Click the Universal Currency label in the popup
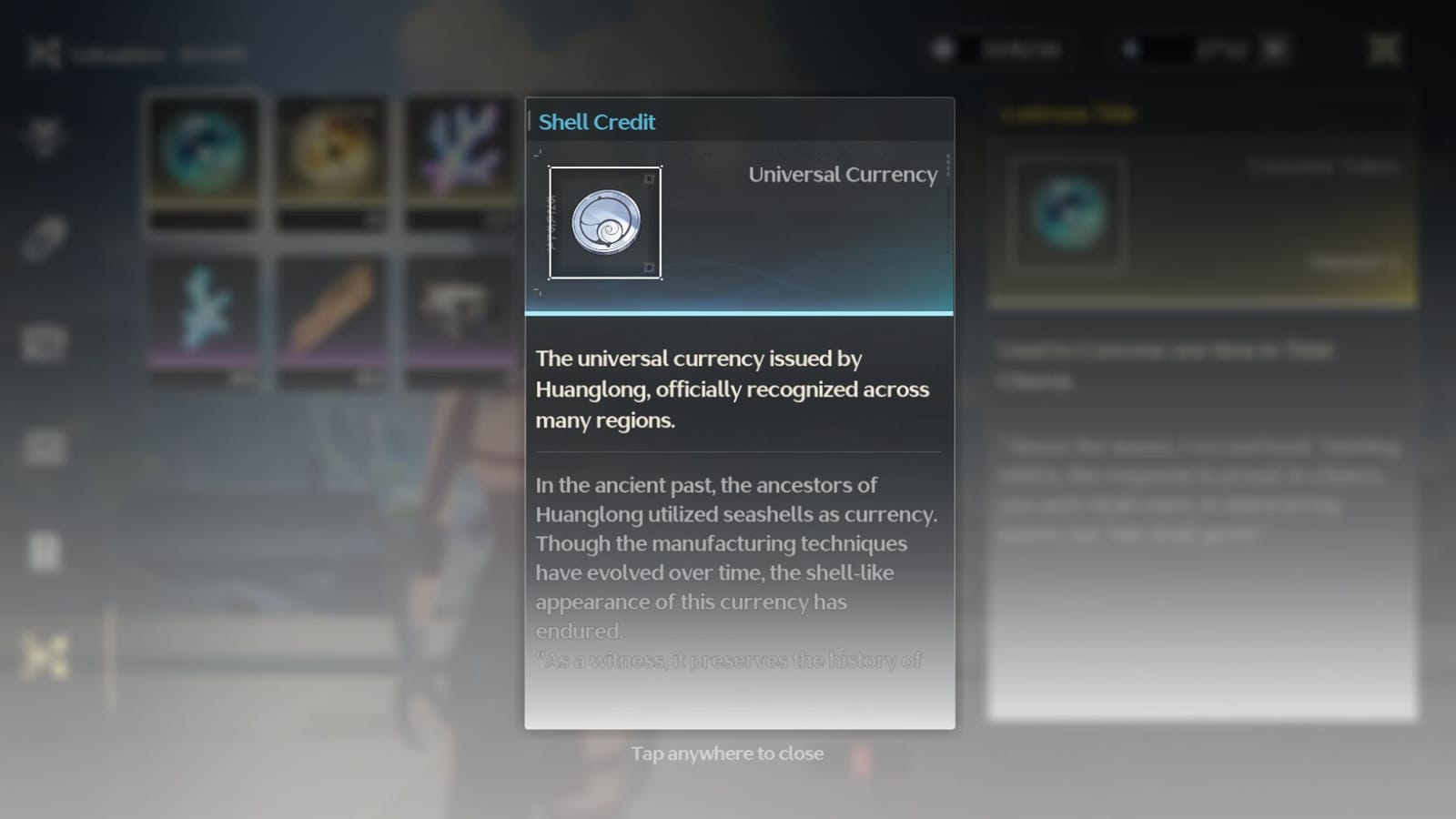This screenshot has width=1456, height=819. click(843, 175)
